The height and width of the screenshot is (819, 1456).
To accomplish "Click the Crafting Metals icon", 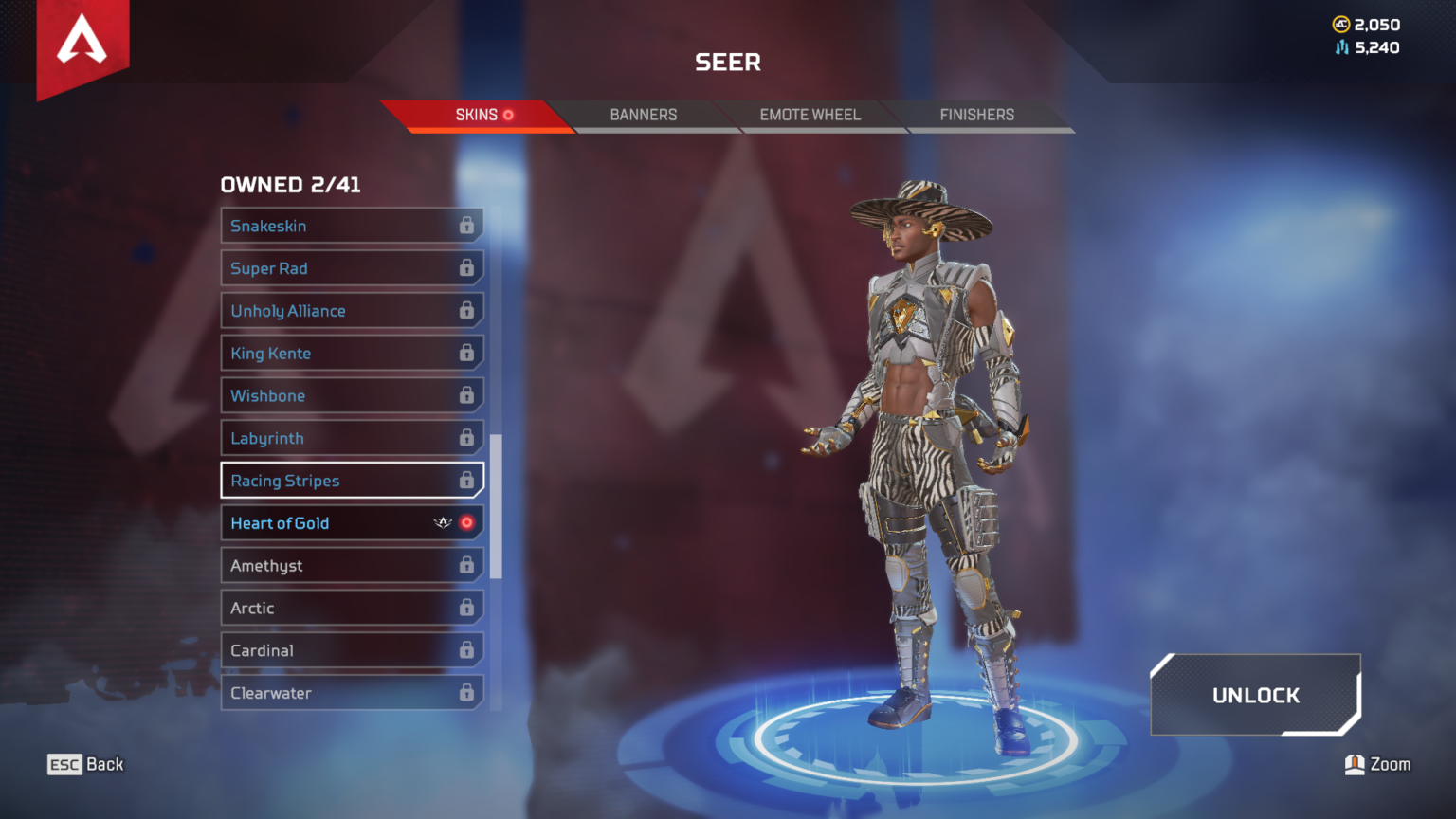I will coord(1339,47).
